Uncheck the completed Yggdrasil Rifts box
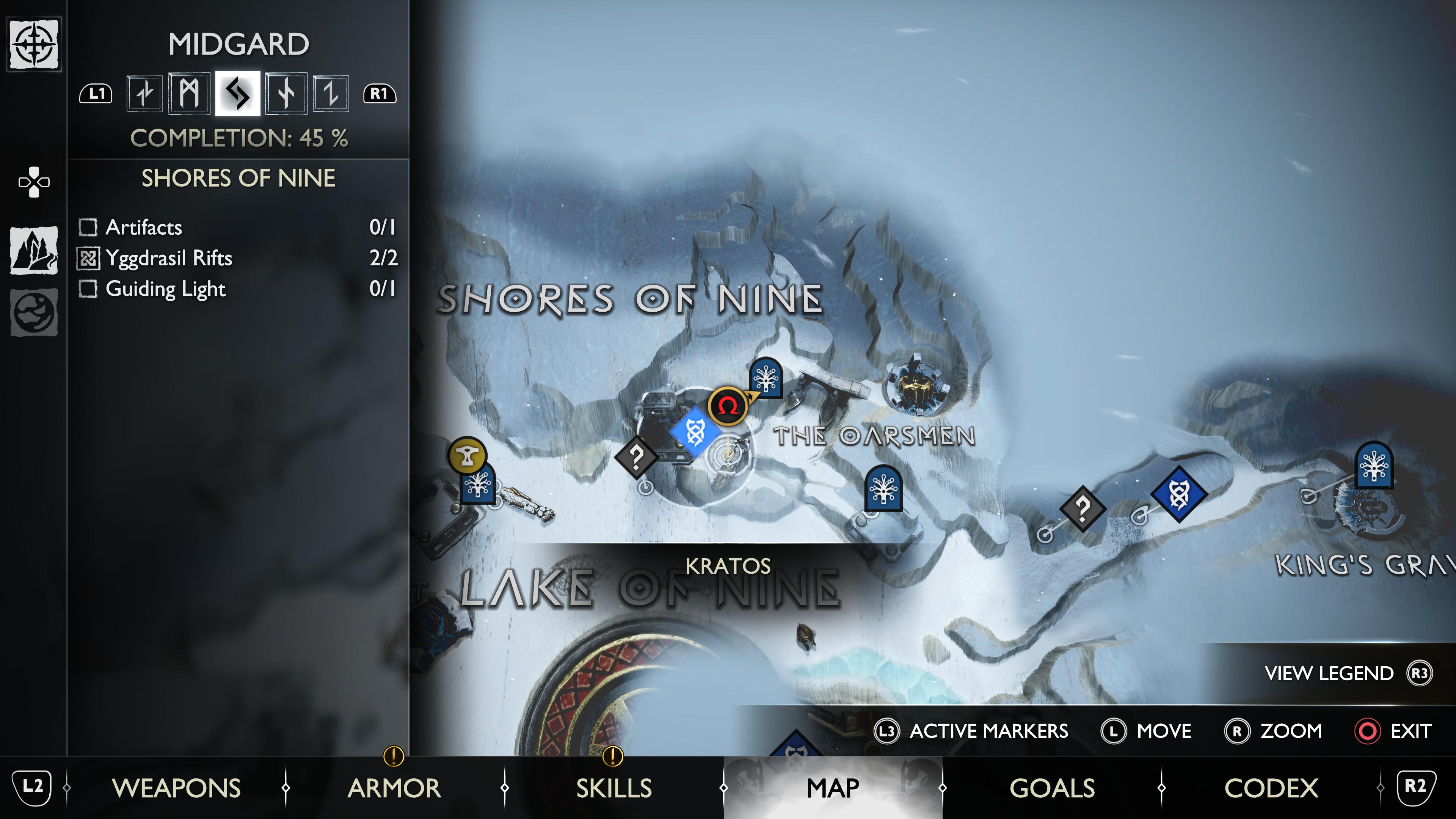 [x=88, y=258]
